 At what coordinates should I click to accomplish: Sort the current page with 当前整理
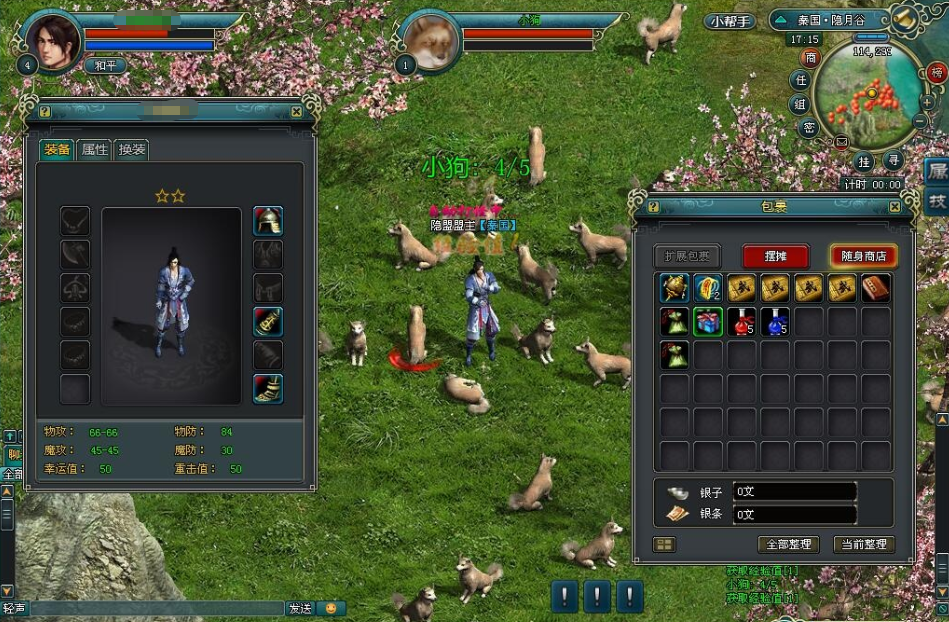tap(863, 545)
